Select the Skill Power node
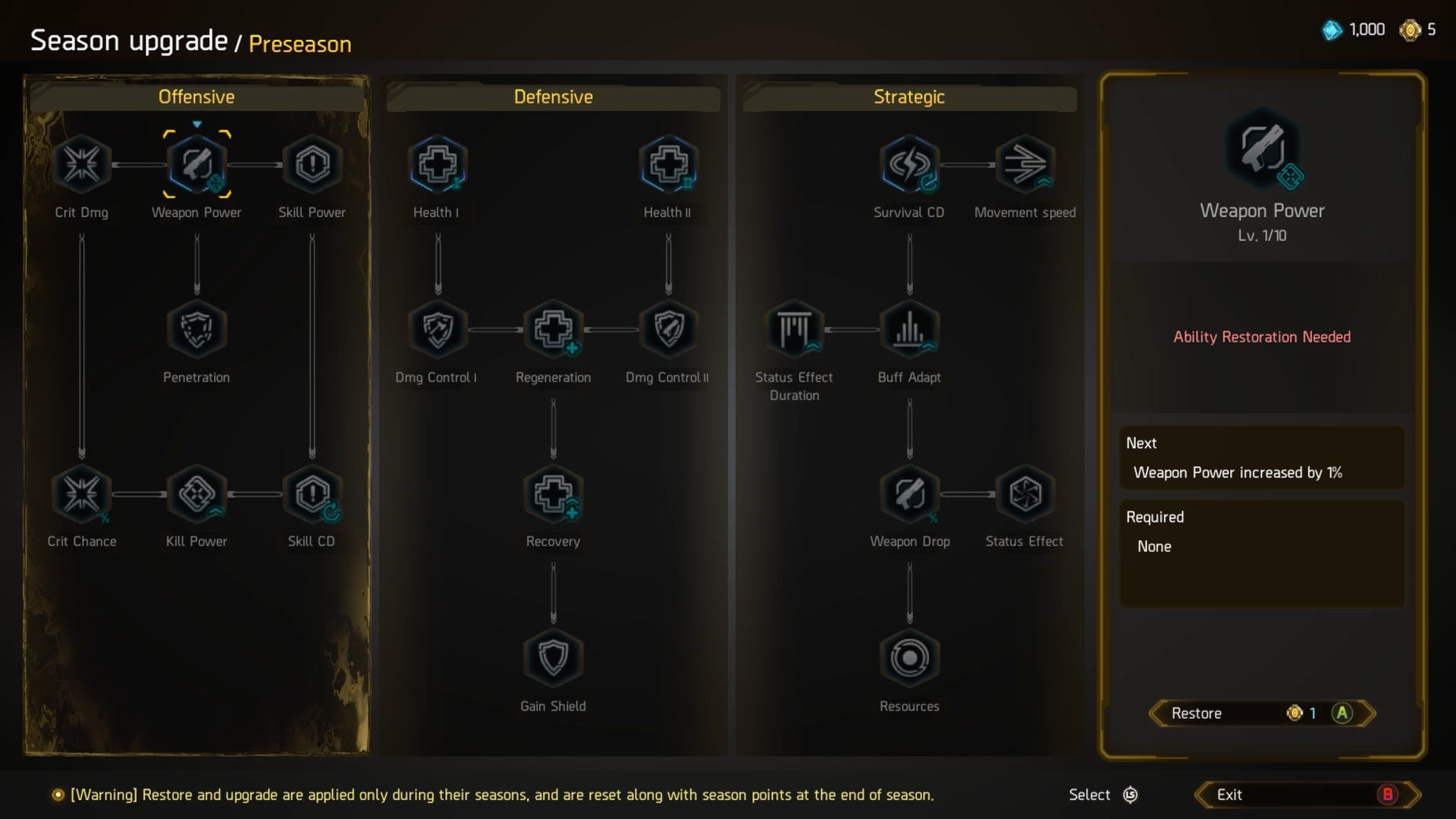This screenshot has height=819, width=1456. click(312, 164)
